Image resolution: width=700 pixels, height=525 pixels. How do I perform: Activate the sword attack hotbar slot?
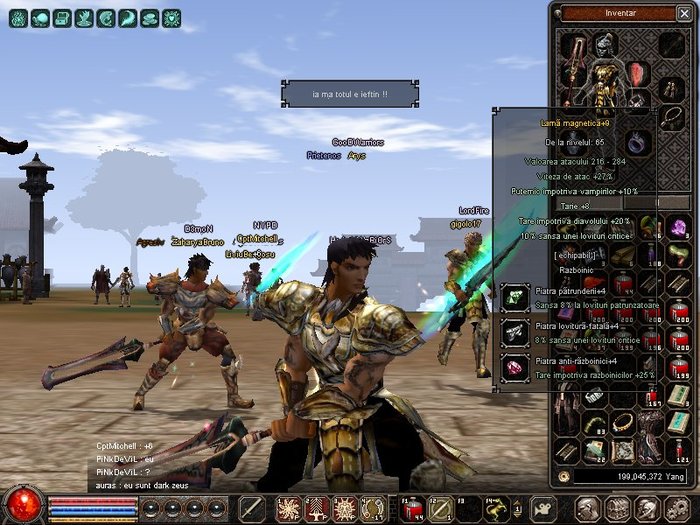[253, 508]
